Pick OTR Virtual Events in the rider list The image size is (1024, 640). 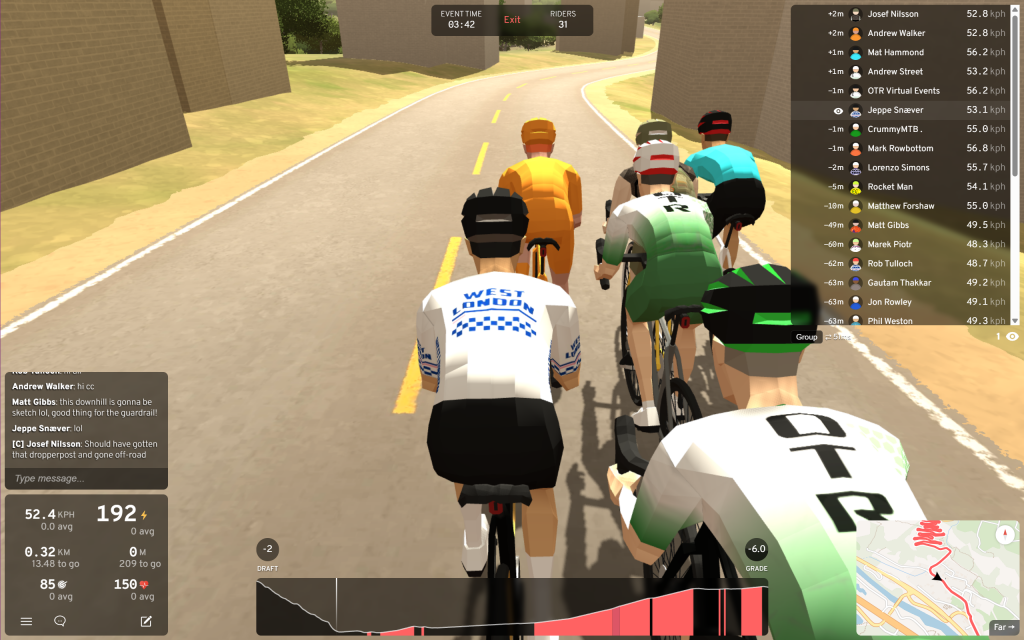tap(905, 91)
